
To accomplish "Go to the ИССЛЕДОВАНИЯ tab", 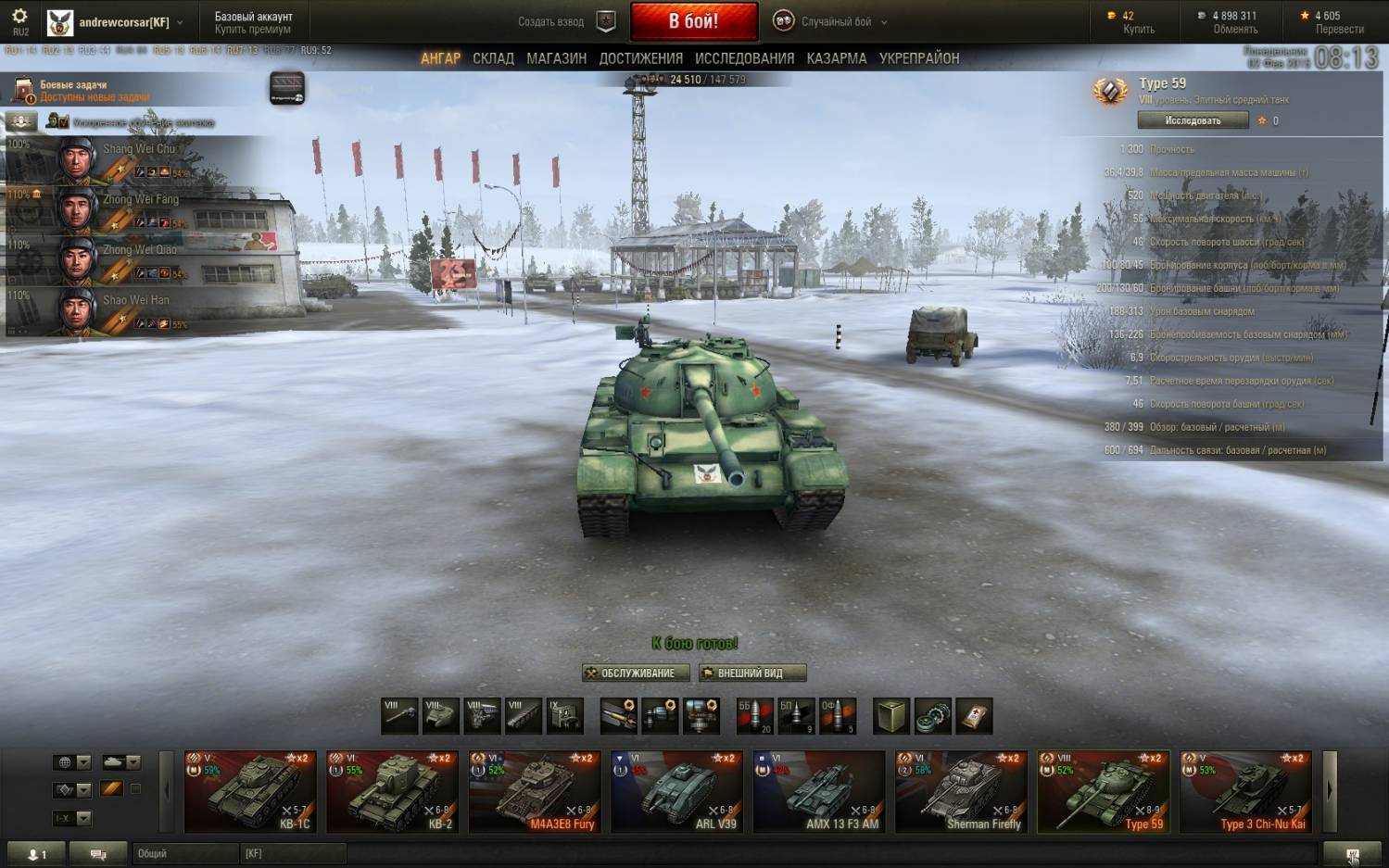I will [x=744, y=58].
